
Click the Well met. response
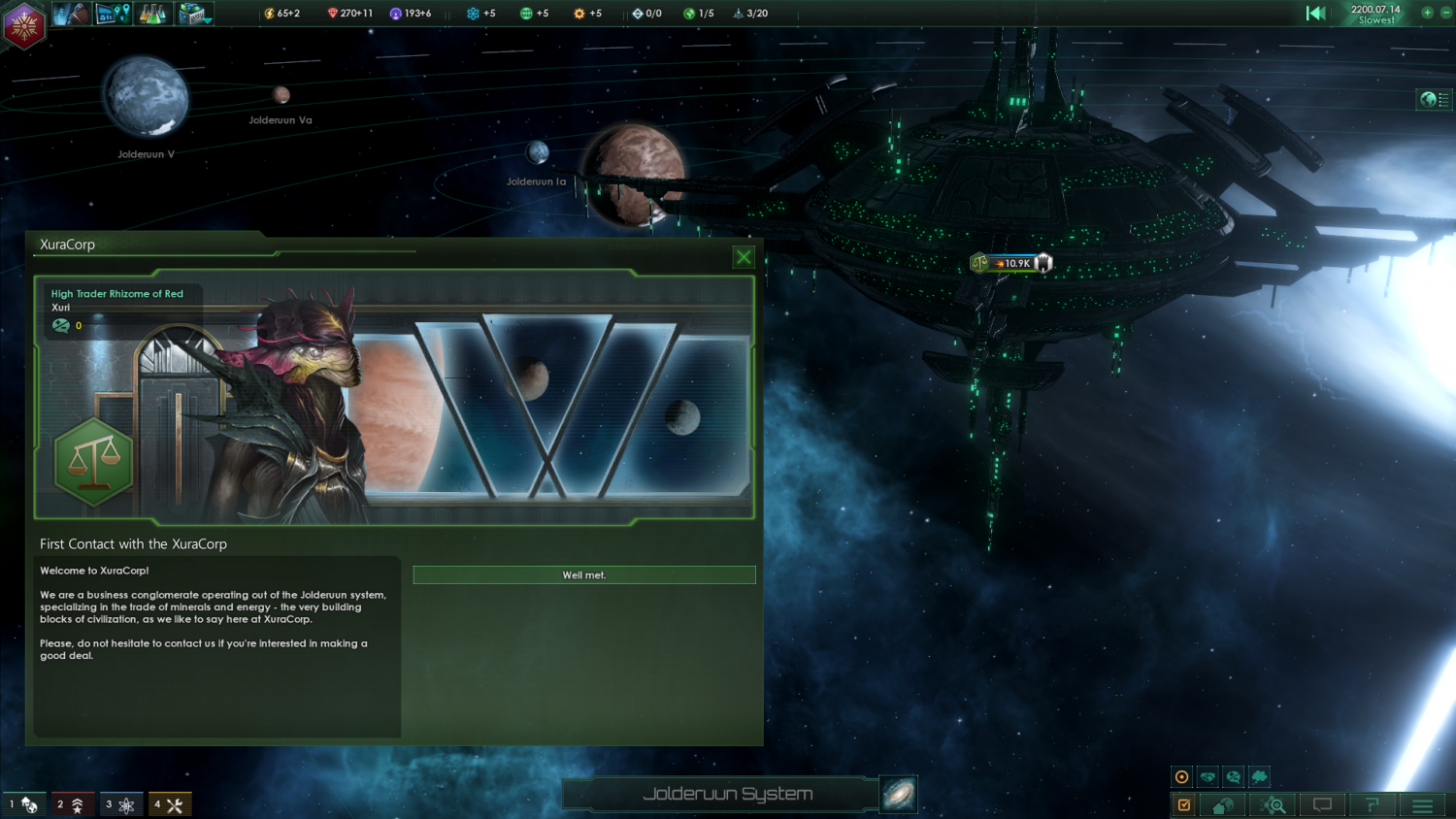tap(583, 574)
